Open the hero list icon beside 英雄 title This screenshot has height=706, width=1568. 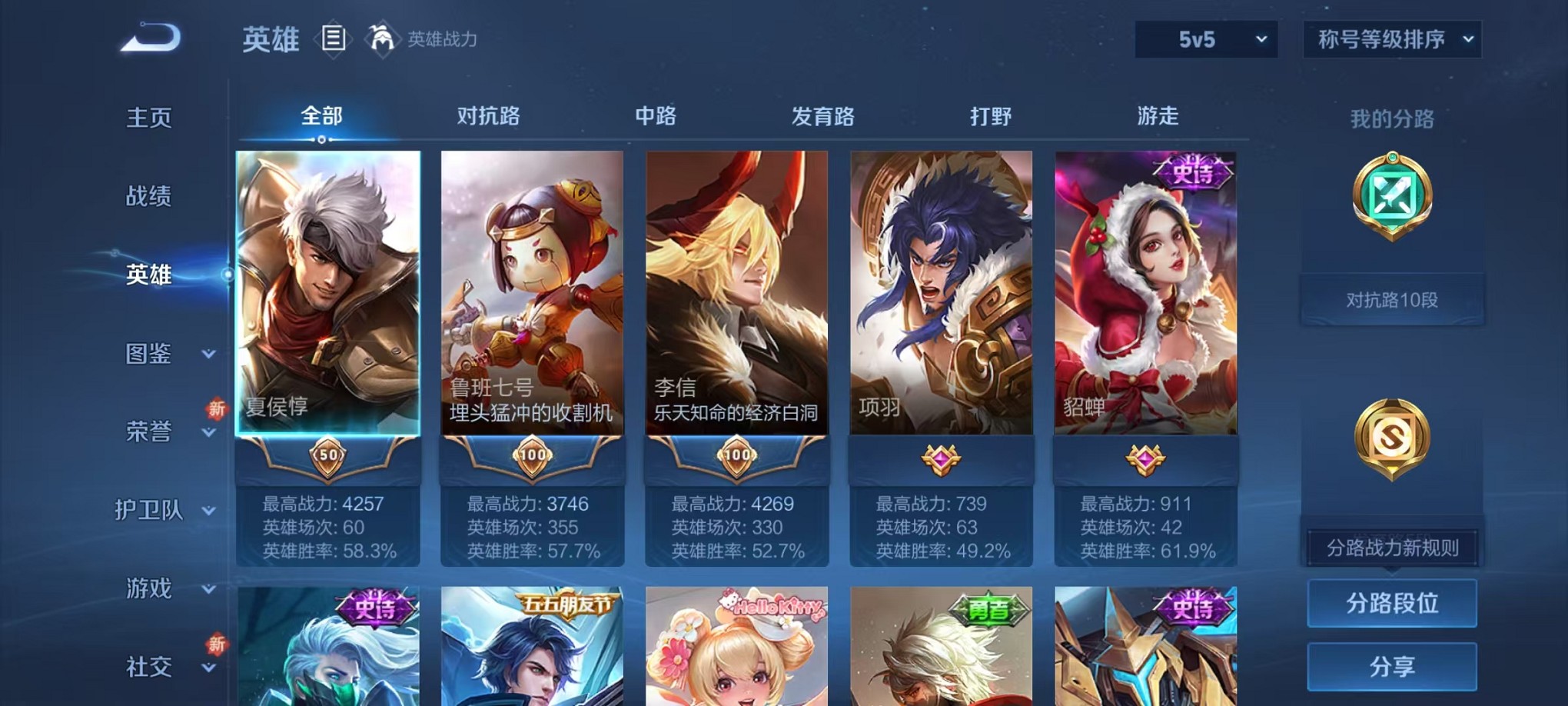click(334, 38)
